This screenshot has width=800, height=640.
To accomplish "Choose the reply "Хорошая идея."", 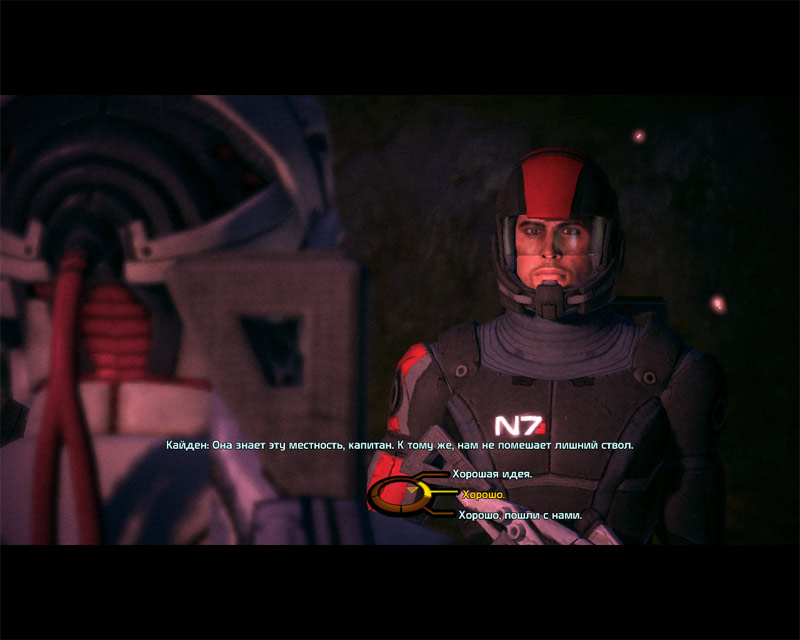I will click(x=492, y=473).
